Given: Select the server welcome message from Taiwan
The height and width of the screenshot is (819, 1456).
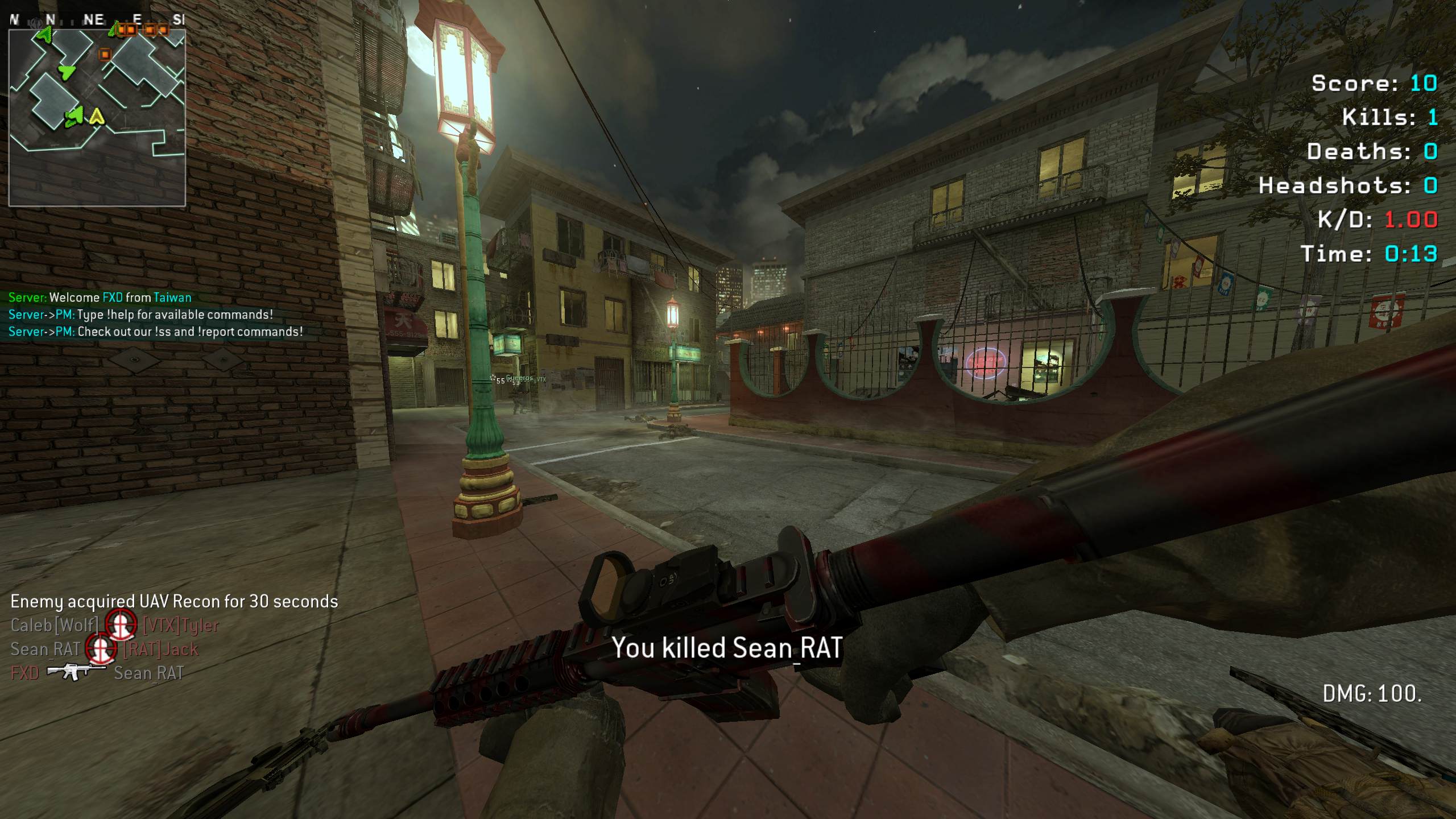Looking at the screenshot, I should tap(100, 297).
